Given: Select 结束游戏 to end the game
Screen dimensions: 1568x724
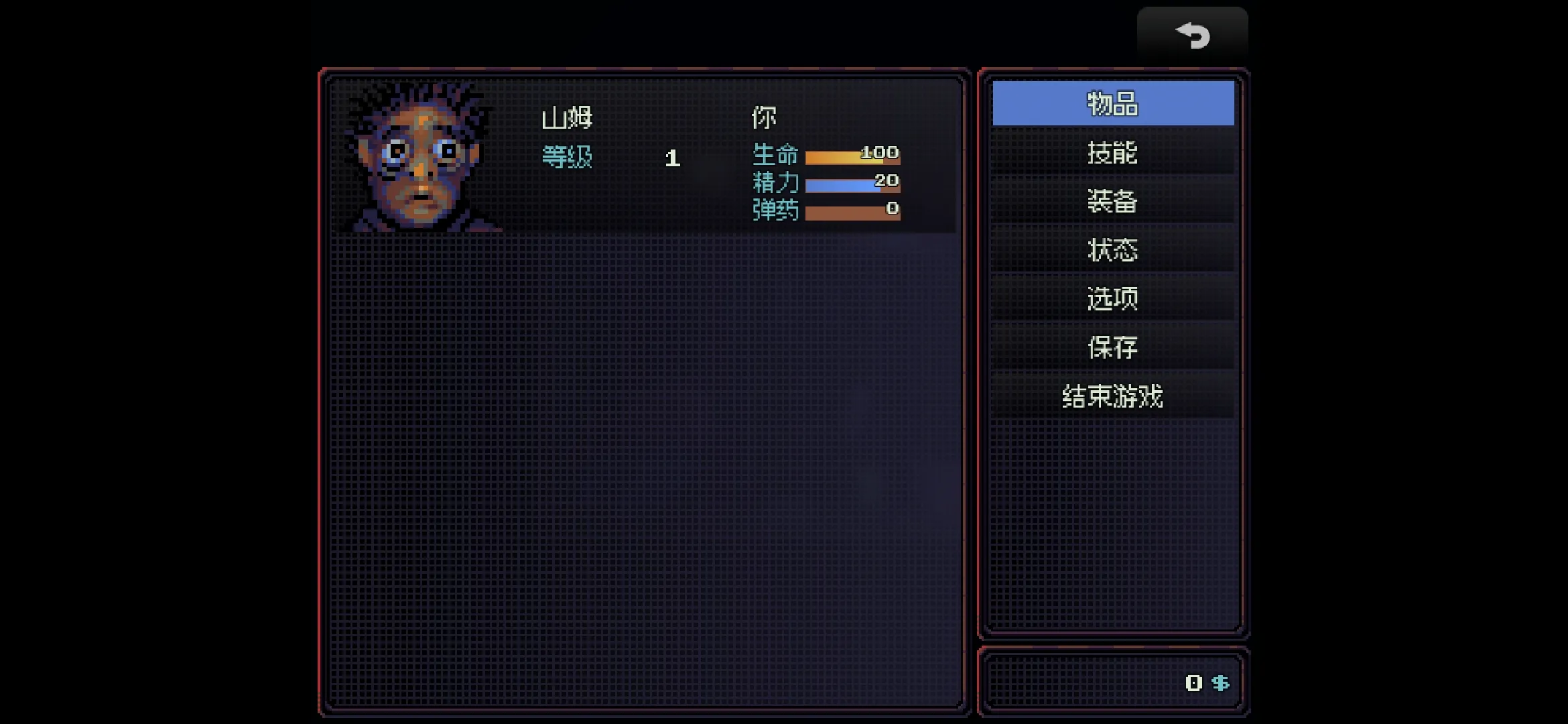Looking at the screenshot, I should click(x=1112, y=396).
